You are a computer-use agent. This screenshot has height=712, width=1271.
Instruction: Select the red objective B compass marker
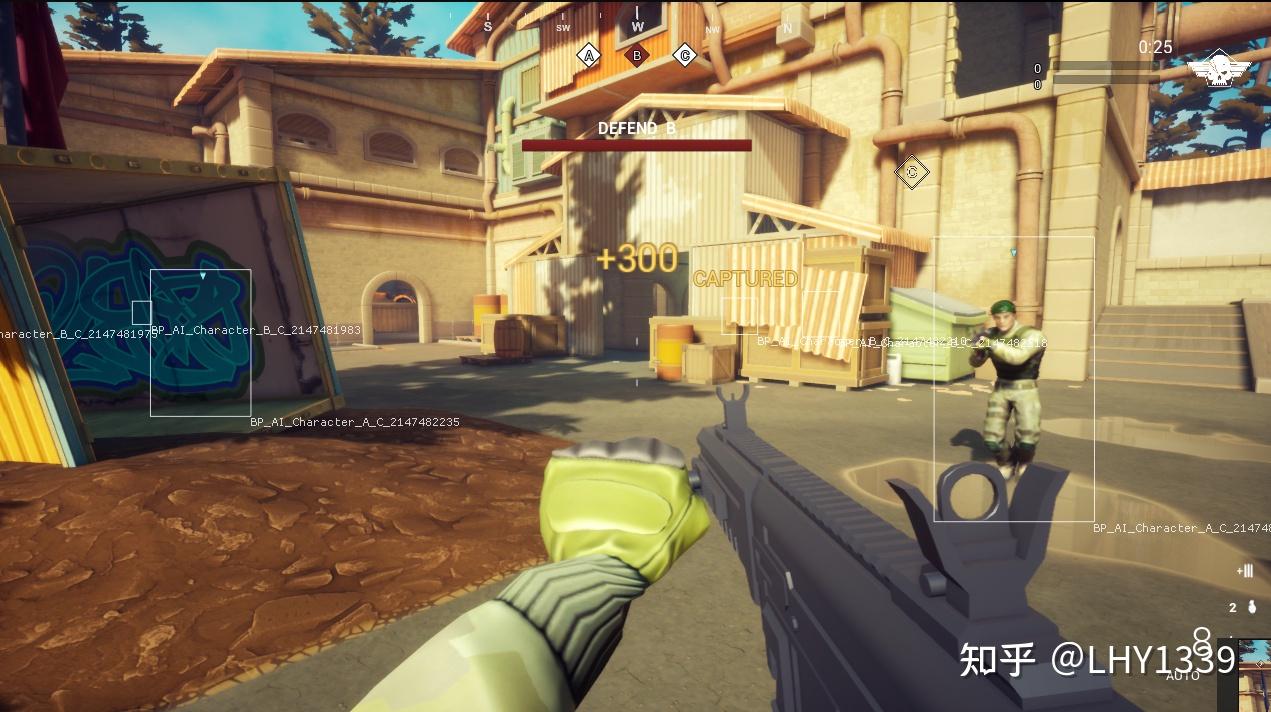(636, 55)
